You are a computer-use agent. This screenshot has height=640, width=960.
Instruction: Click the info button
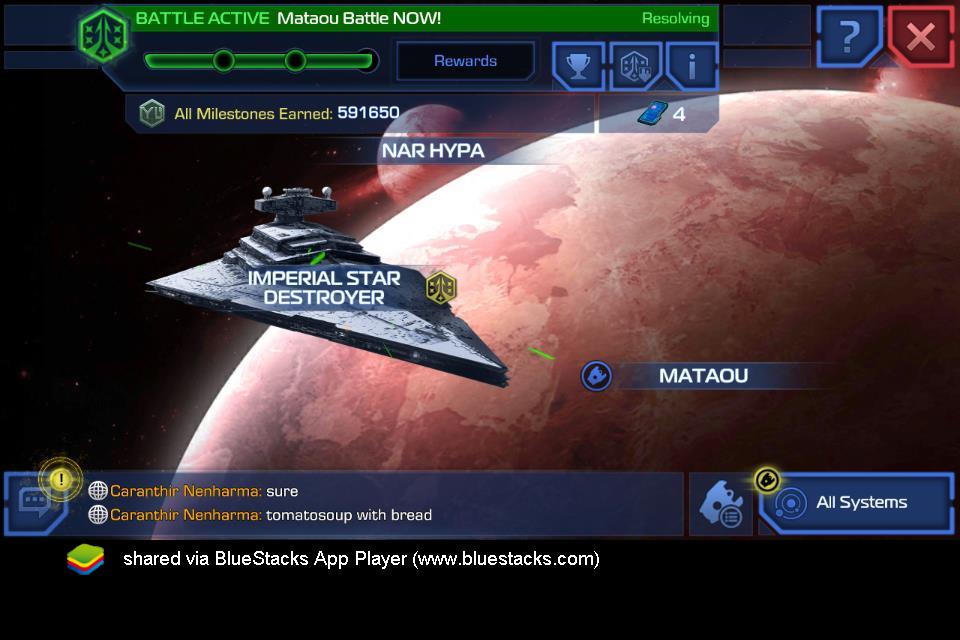692,66
